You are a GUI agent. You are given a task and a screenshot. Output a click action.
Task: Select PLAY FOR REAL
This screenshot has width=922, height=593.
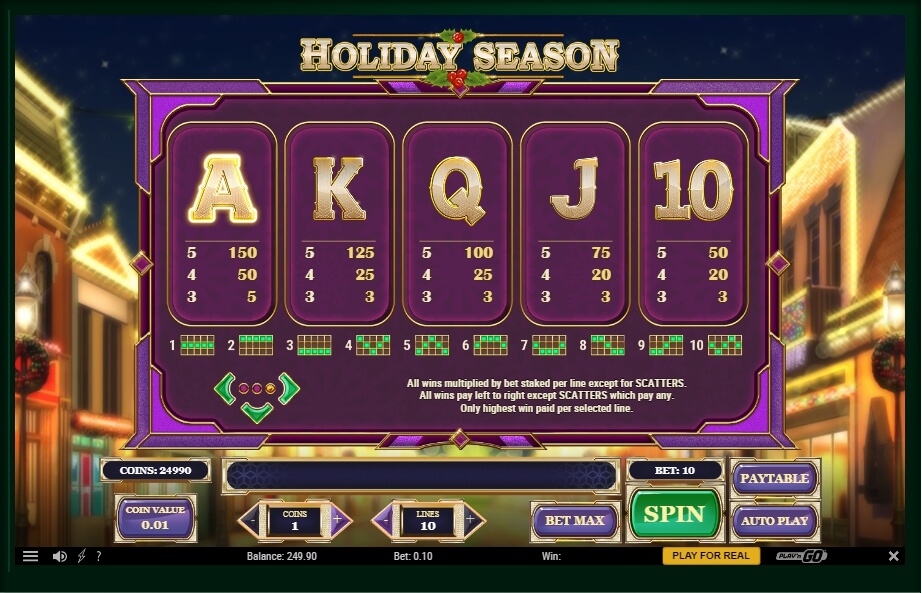click(x=711, y=556)
